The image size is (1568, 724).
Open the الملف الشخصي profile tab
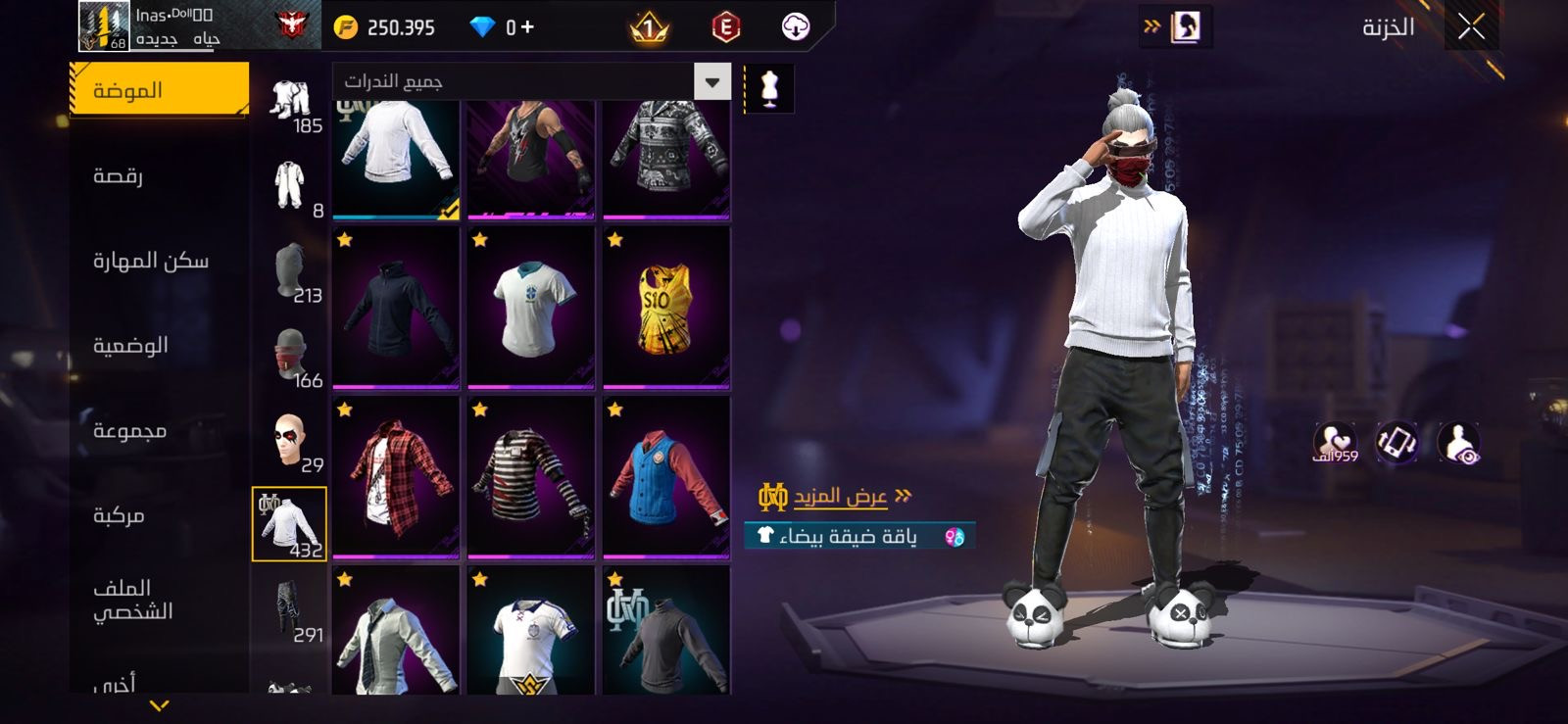(132, 600)
